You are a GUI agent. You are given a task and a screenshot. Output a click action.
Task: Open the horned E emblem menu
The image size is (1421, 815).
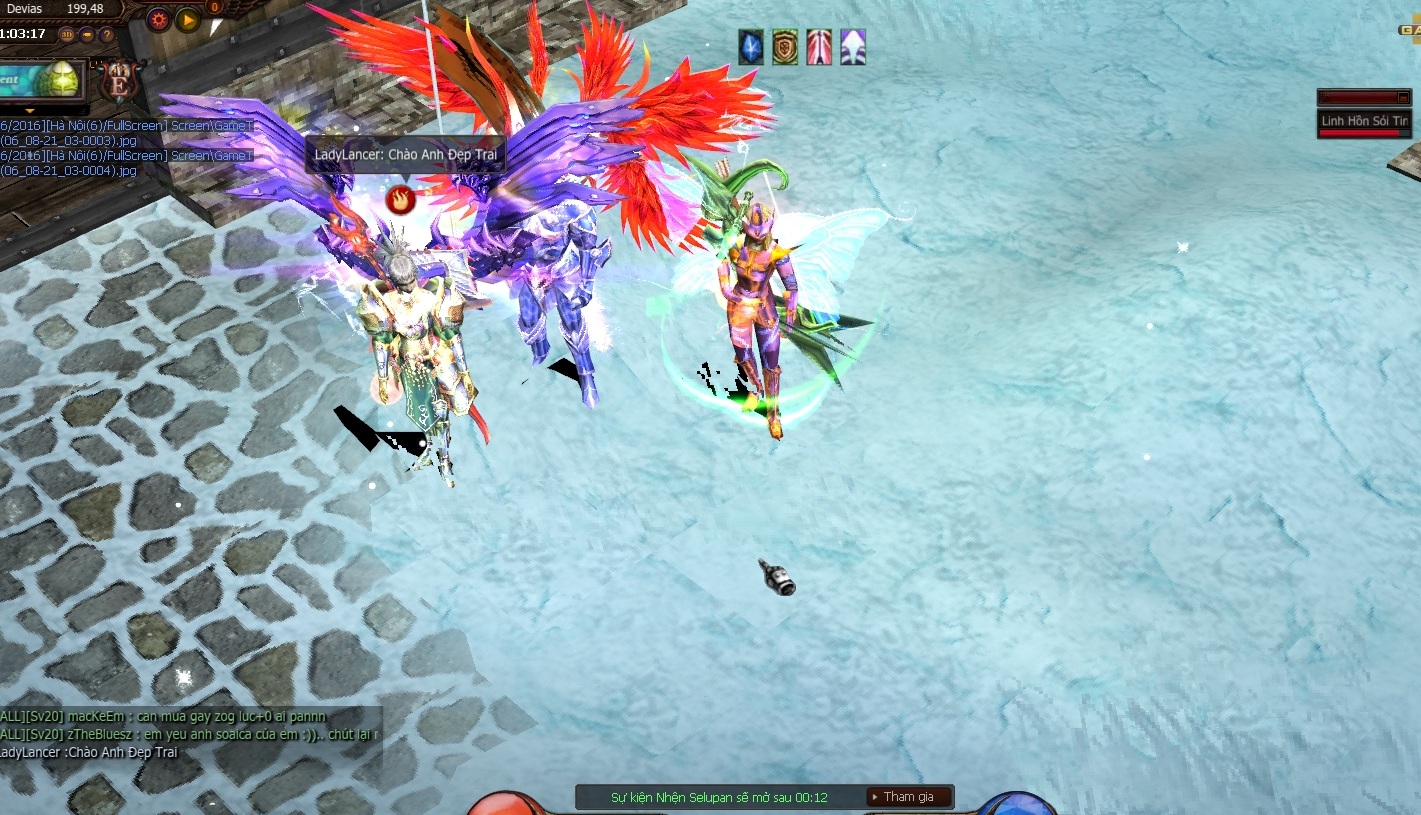(121, 82)
